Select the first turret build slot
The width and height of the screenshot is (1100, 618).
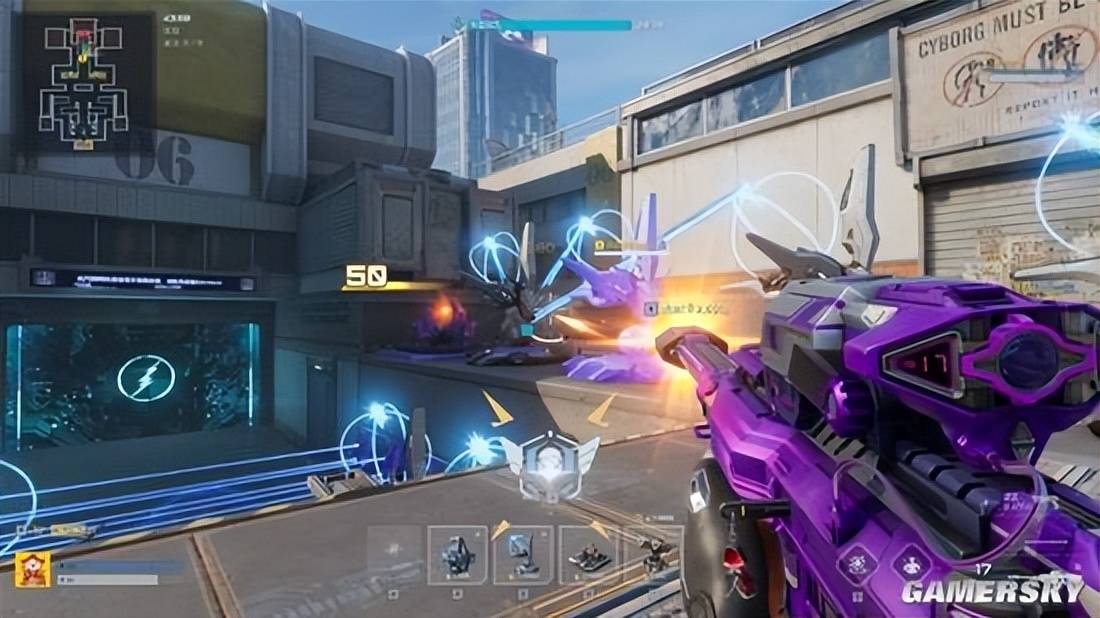(x=457, y=555)
